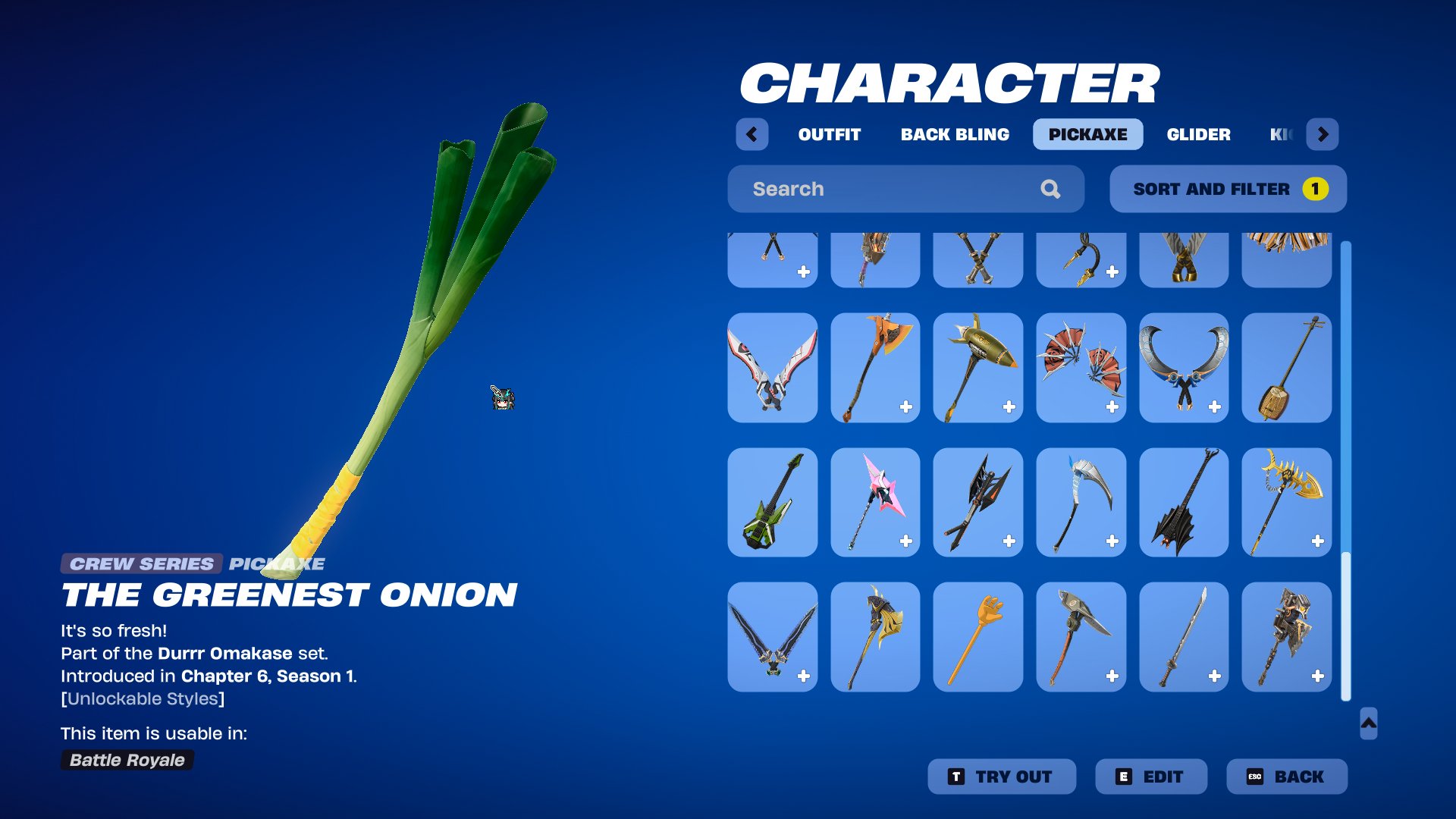Choose the olive rocket hammer pickaxe
This screenshot has width=1456, height=819.
coord(977,368)
